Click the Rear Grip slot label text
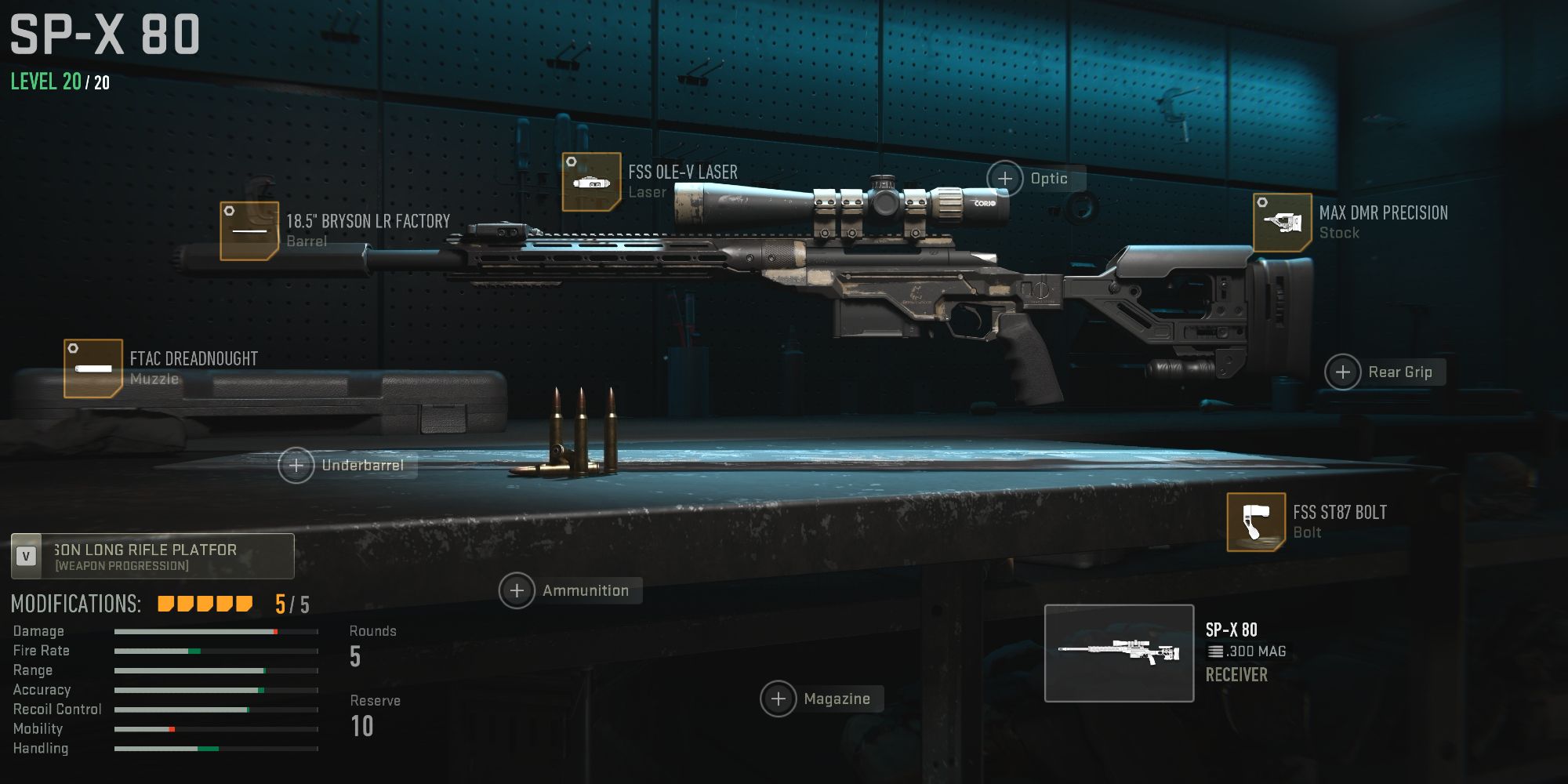 [1402, 372]
